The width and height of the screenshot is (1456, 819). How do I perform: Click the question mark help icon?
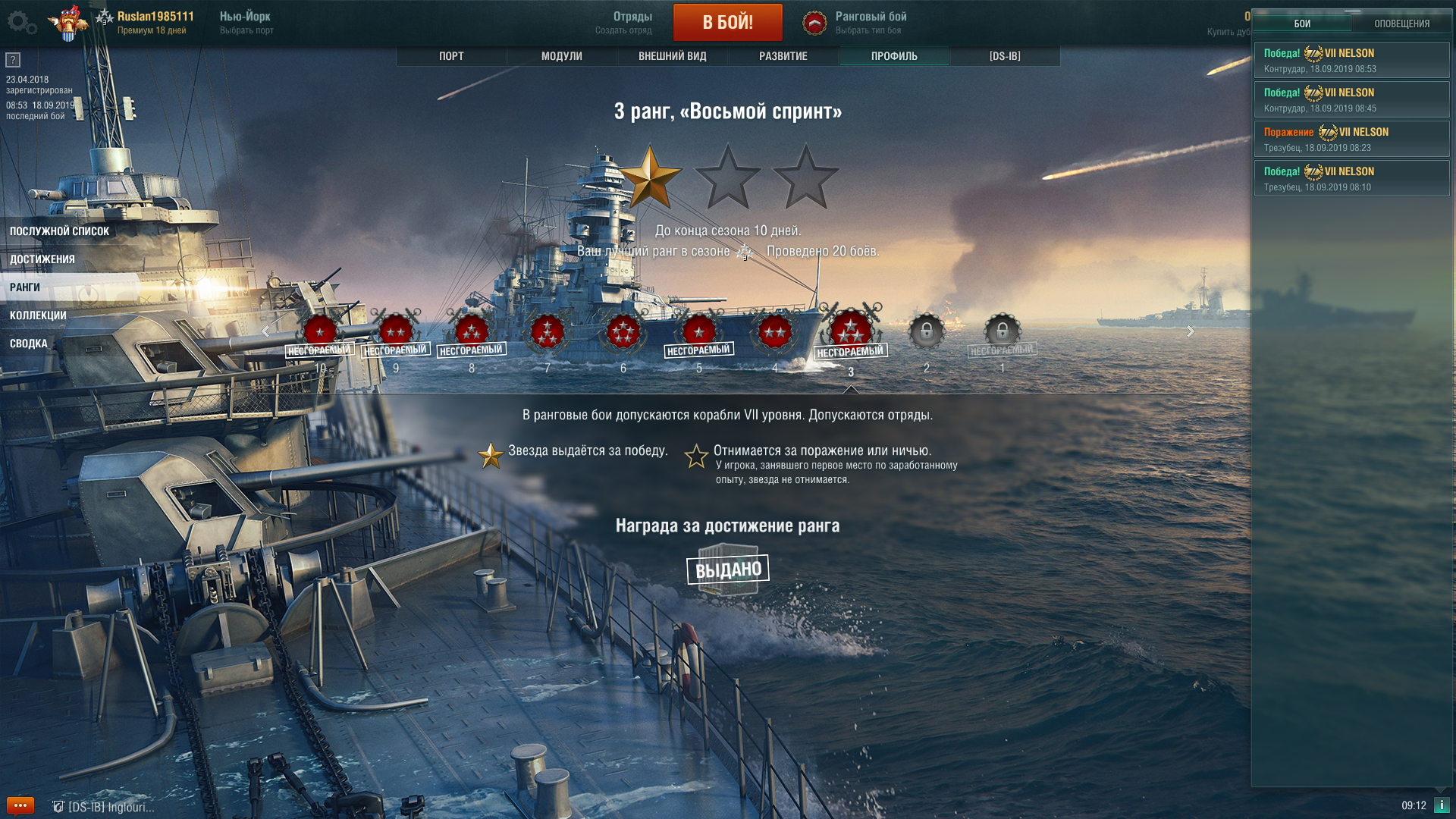click(13, 60)
